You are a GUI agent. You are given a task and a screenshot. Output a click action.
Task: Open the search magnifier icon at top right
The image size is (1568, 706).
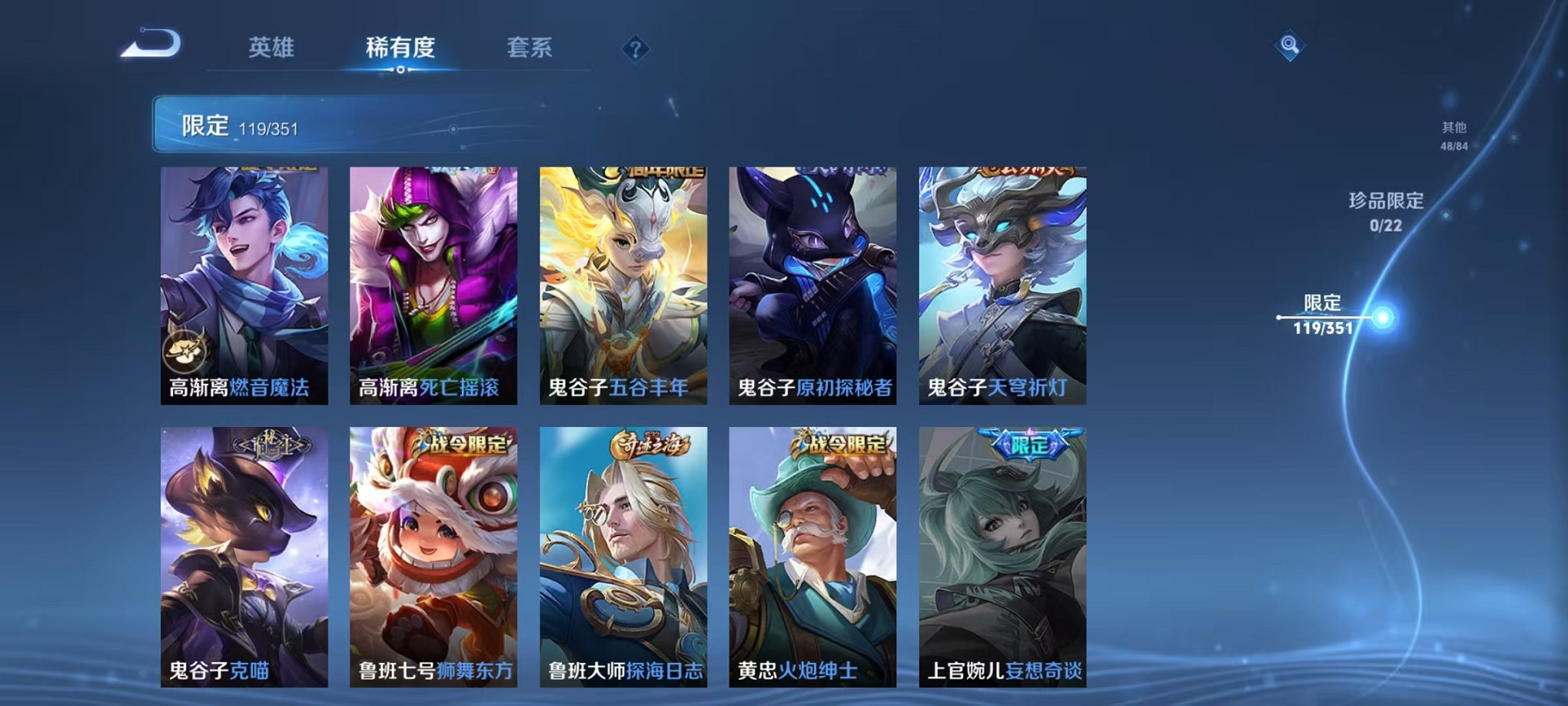(1291, 44)
